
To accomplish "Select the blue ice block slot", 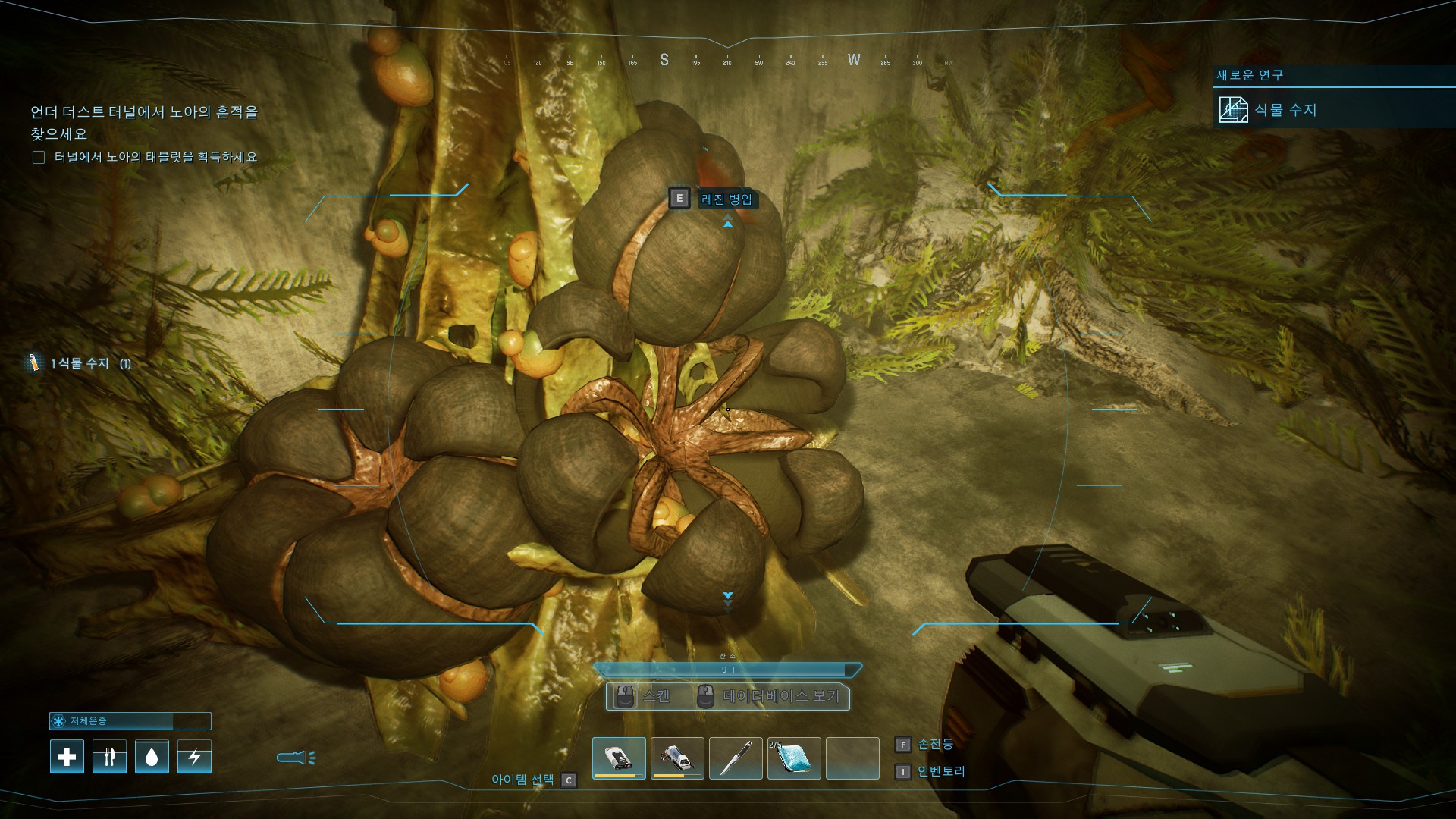I will click(x=794, y=758).
